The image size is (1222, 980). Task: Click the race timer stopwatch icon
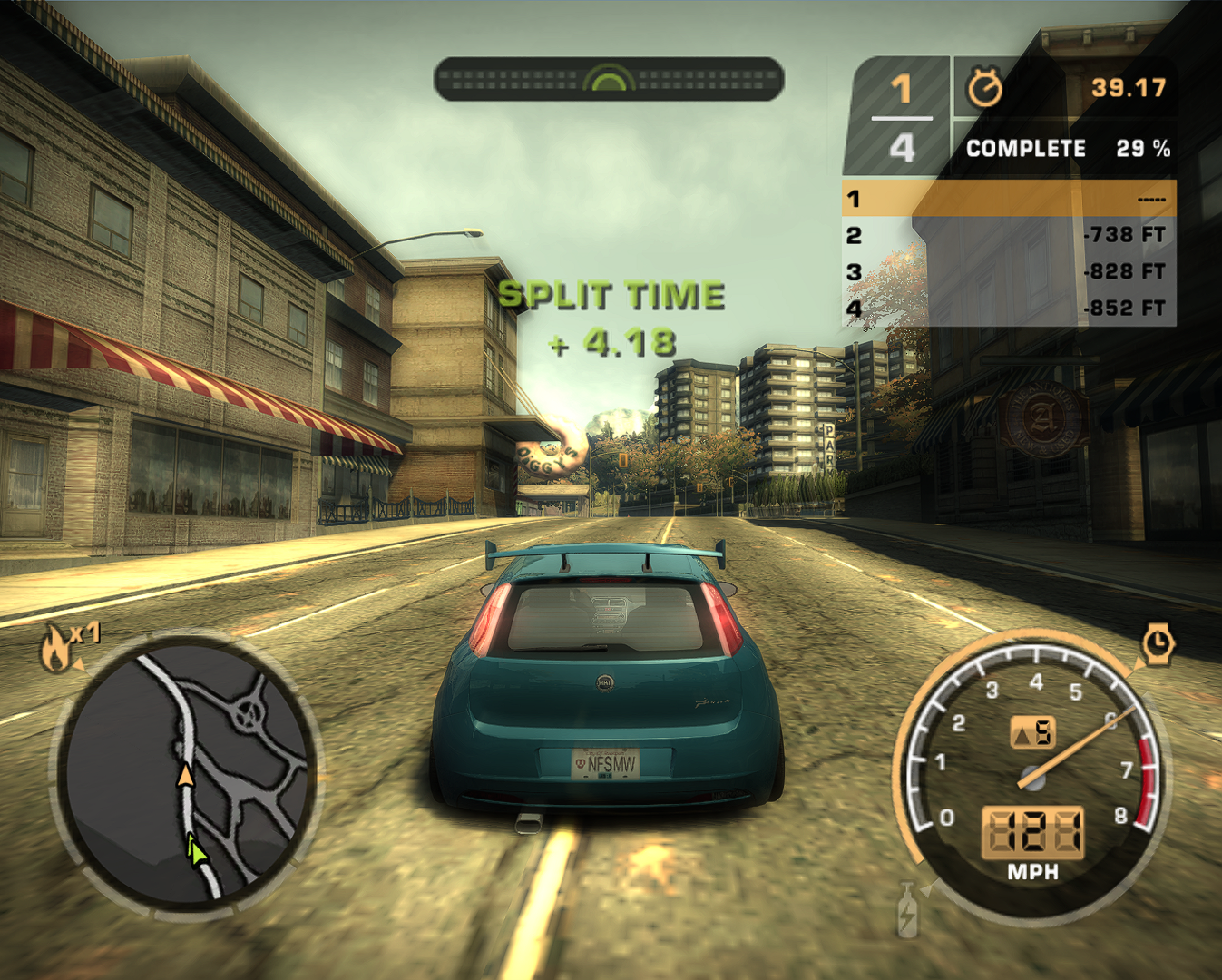984,88
